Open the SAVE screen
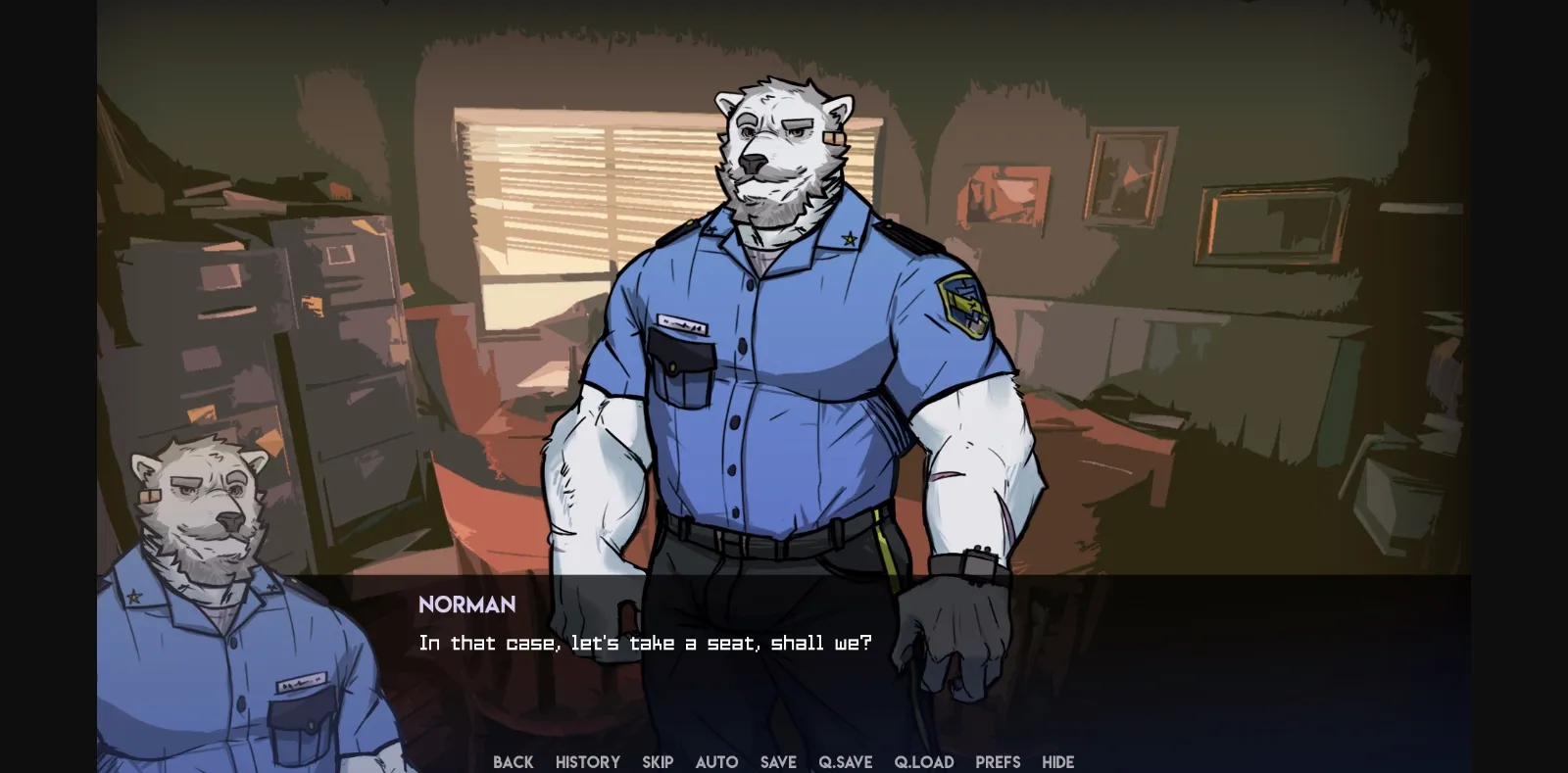Screen dimensions: 1568x773 tap(778, 762)
